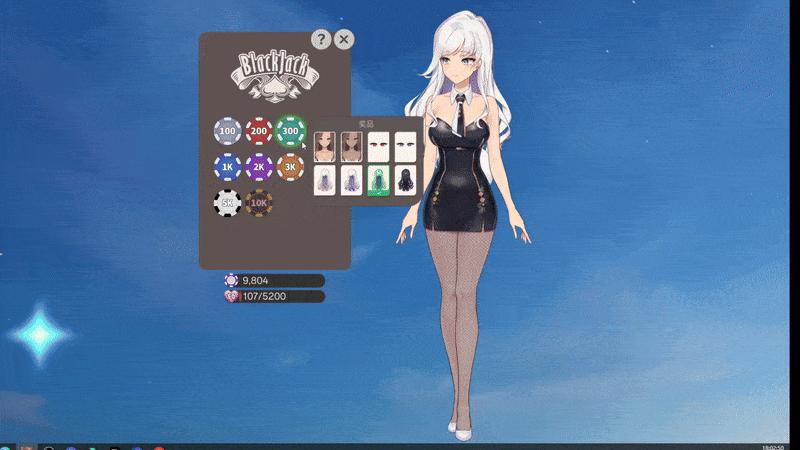Pick the green 300 chip
800x450 pixels.
click(x=290, y=131)
